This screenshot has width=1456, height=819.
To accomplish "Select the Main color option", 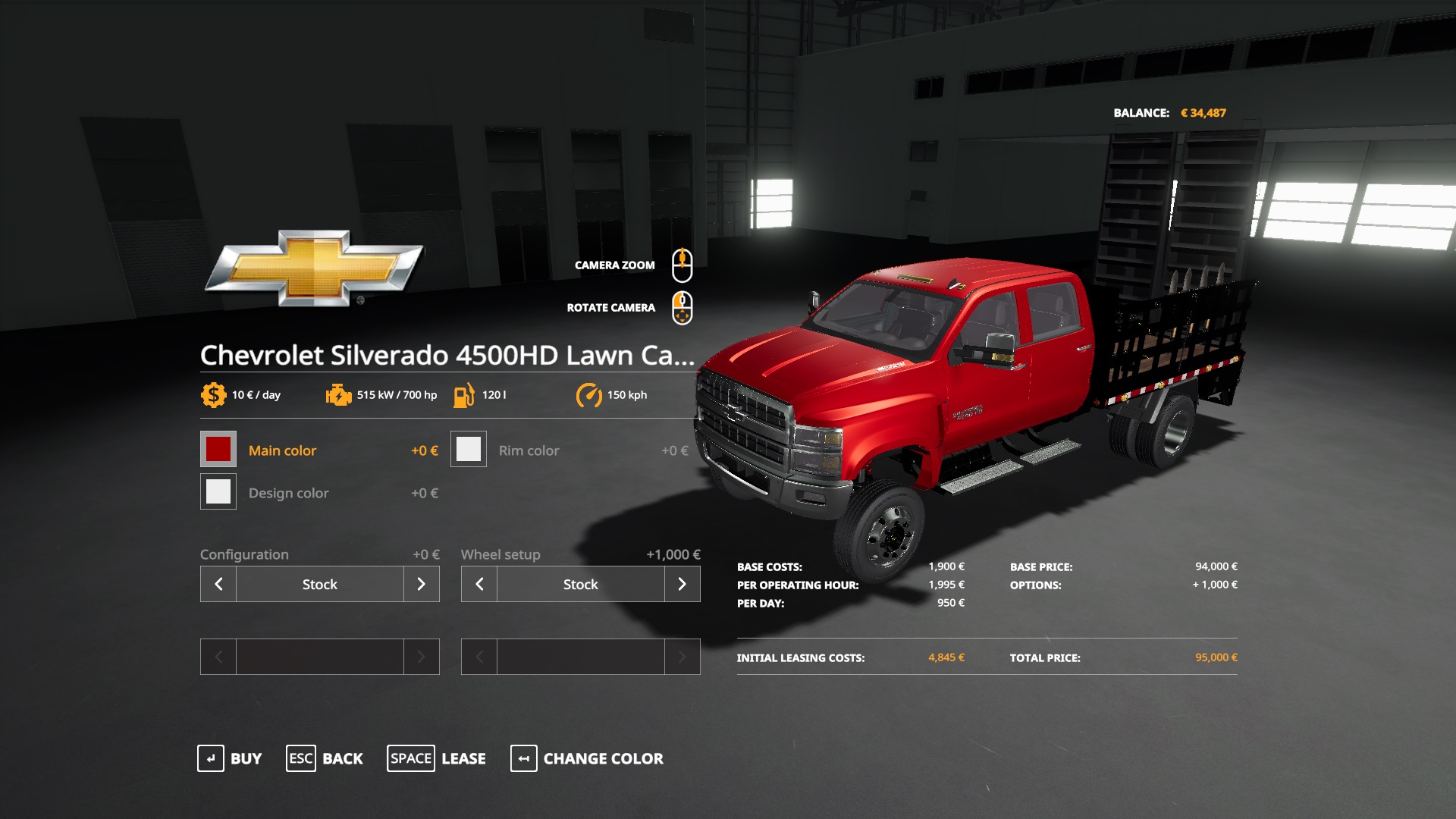I will [x=282, y=450].
